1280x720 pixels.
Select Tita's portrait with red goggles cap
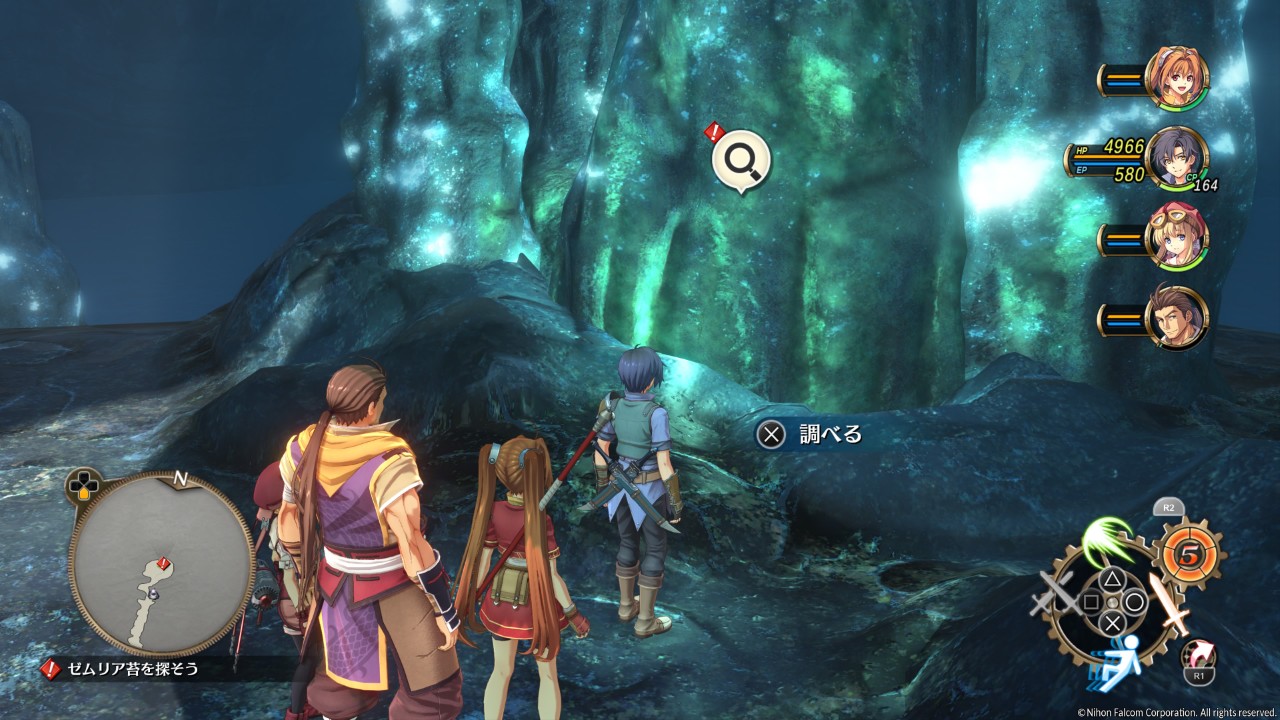(1177, 236)
